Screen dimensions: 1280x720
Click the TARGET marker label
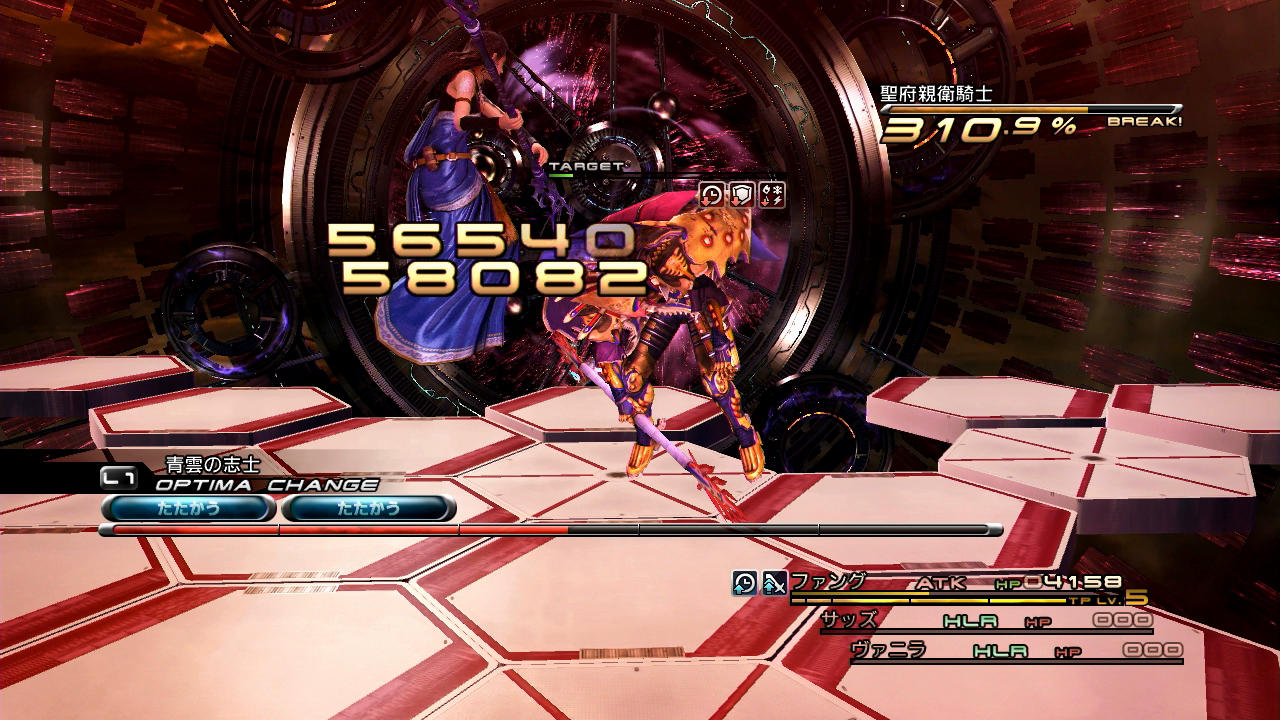click(586, 166)
